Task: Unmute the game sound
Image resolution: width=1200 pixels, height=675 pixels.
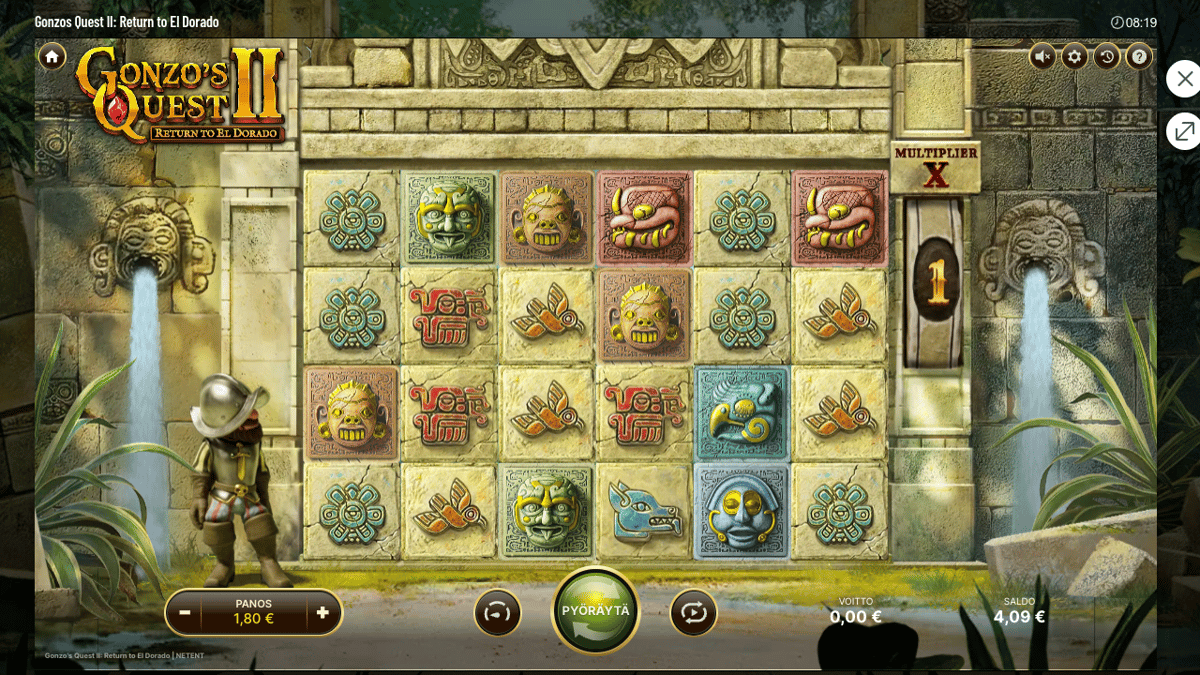Action: (x=1043, y=56)
